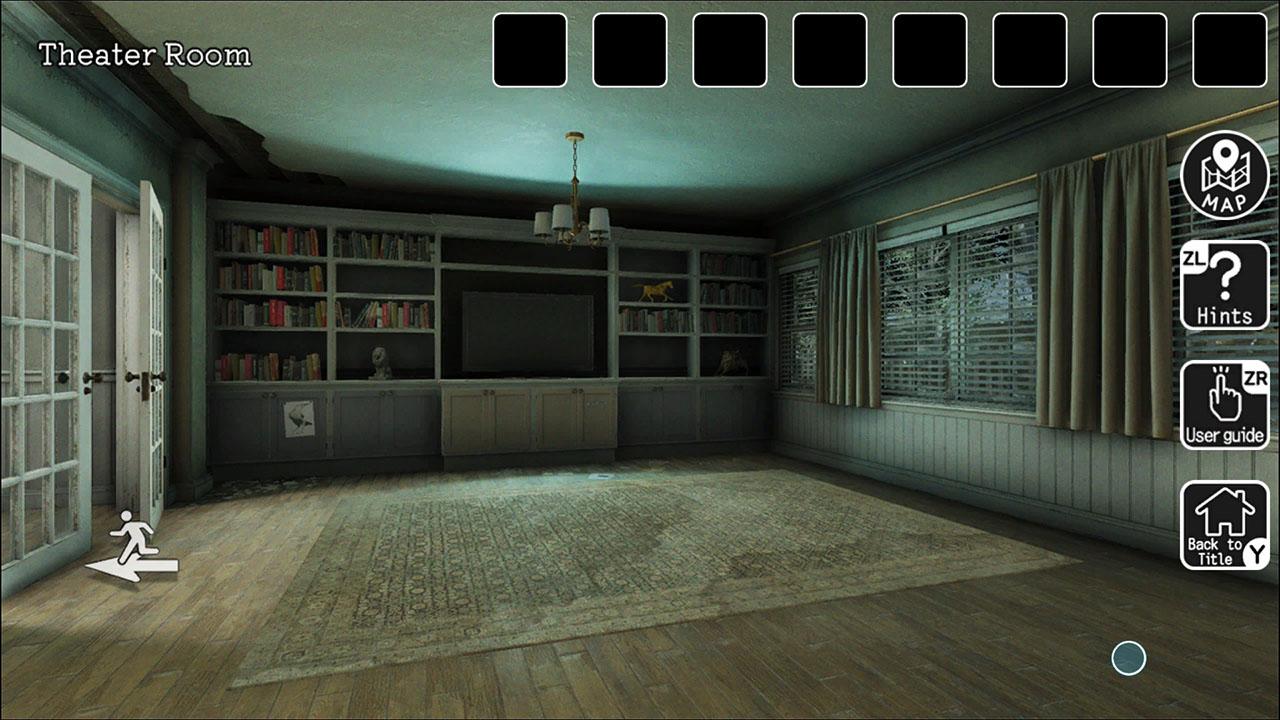Open the Hints panel
The image size is (1280, 720).
(1224, 288)
